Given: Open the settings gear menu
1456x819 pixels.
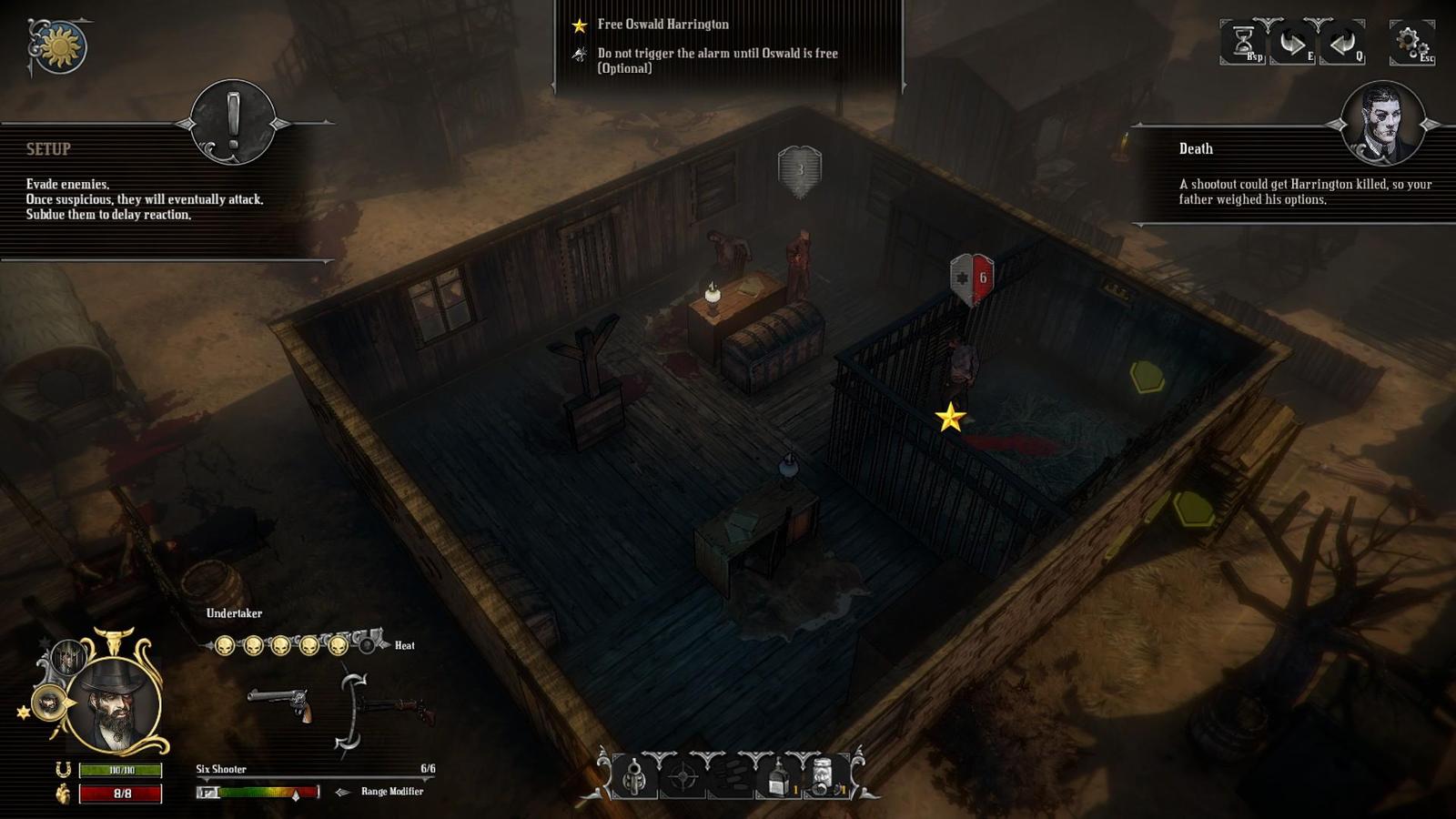Looking at the screenshot, I should click(1410, 42).
